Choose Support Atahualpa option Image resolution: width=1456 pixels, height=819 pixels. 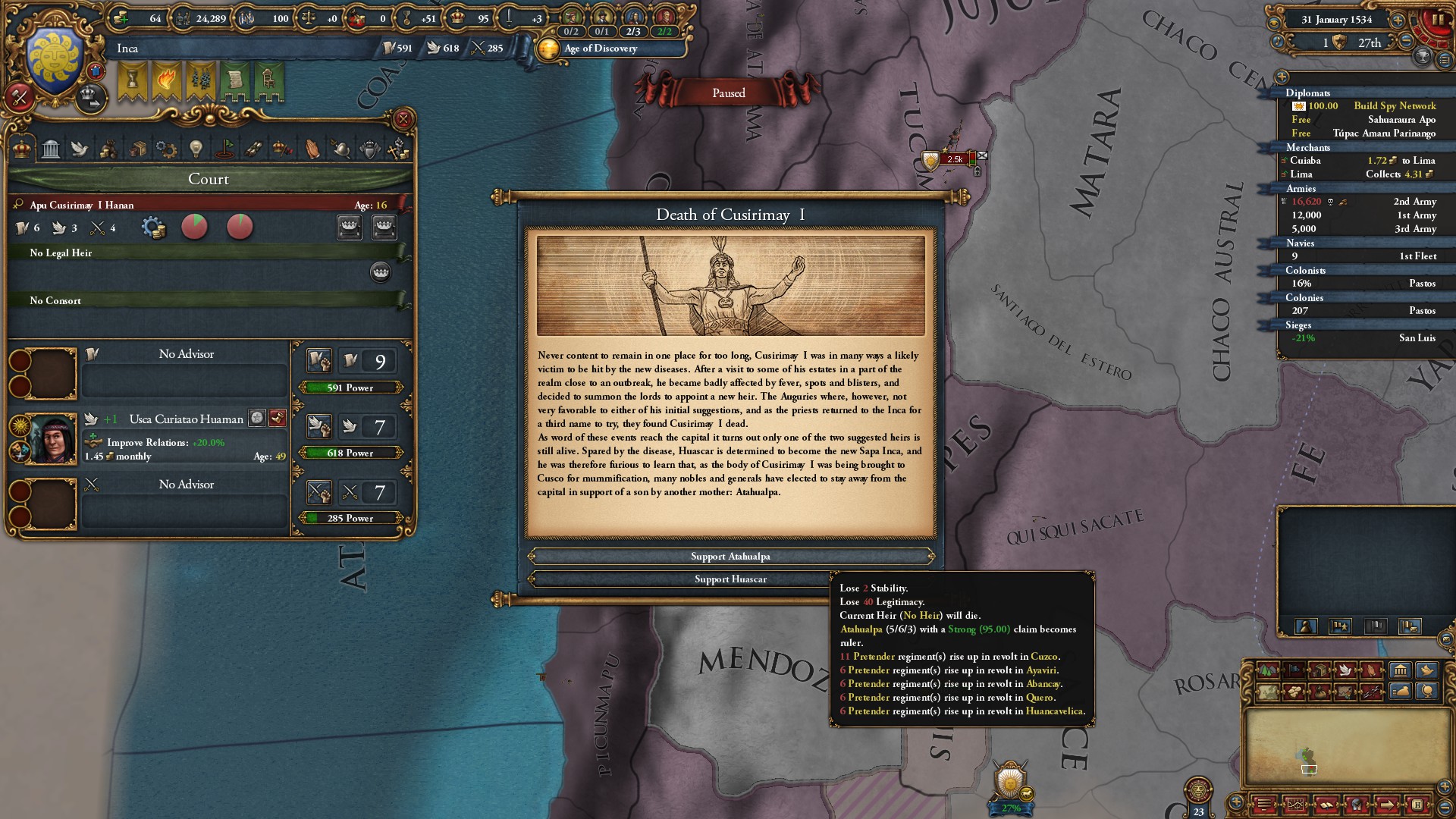tap(730, 557)
